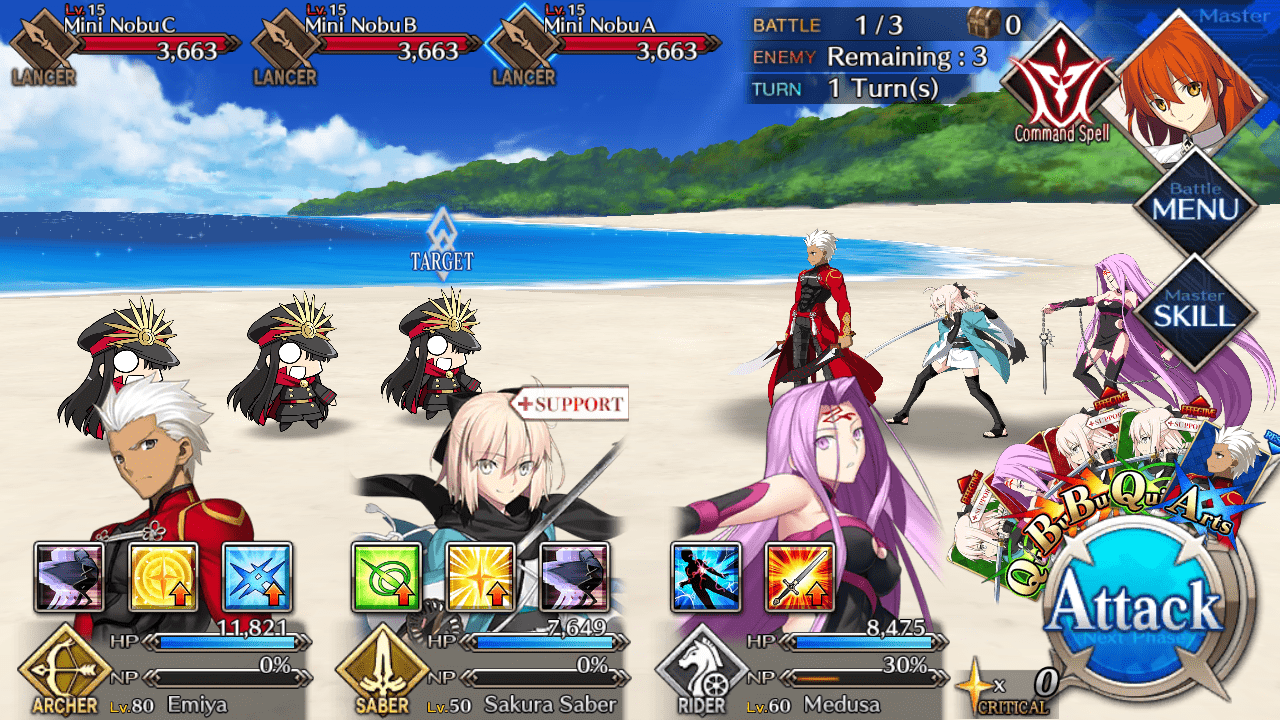Use Sakura Saber's green skill icon
1280x720 pixels.
pyautogui.click(x=386, y=577)
